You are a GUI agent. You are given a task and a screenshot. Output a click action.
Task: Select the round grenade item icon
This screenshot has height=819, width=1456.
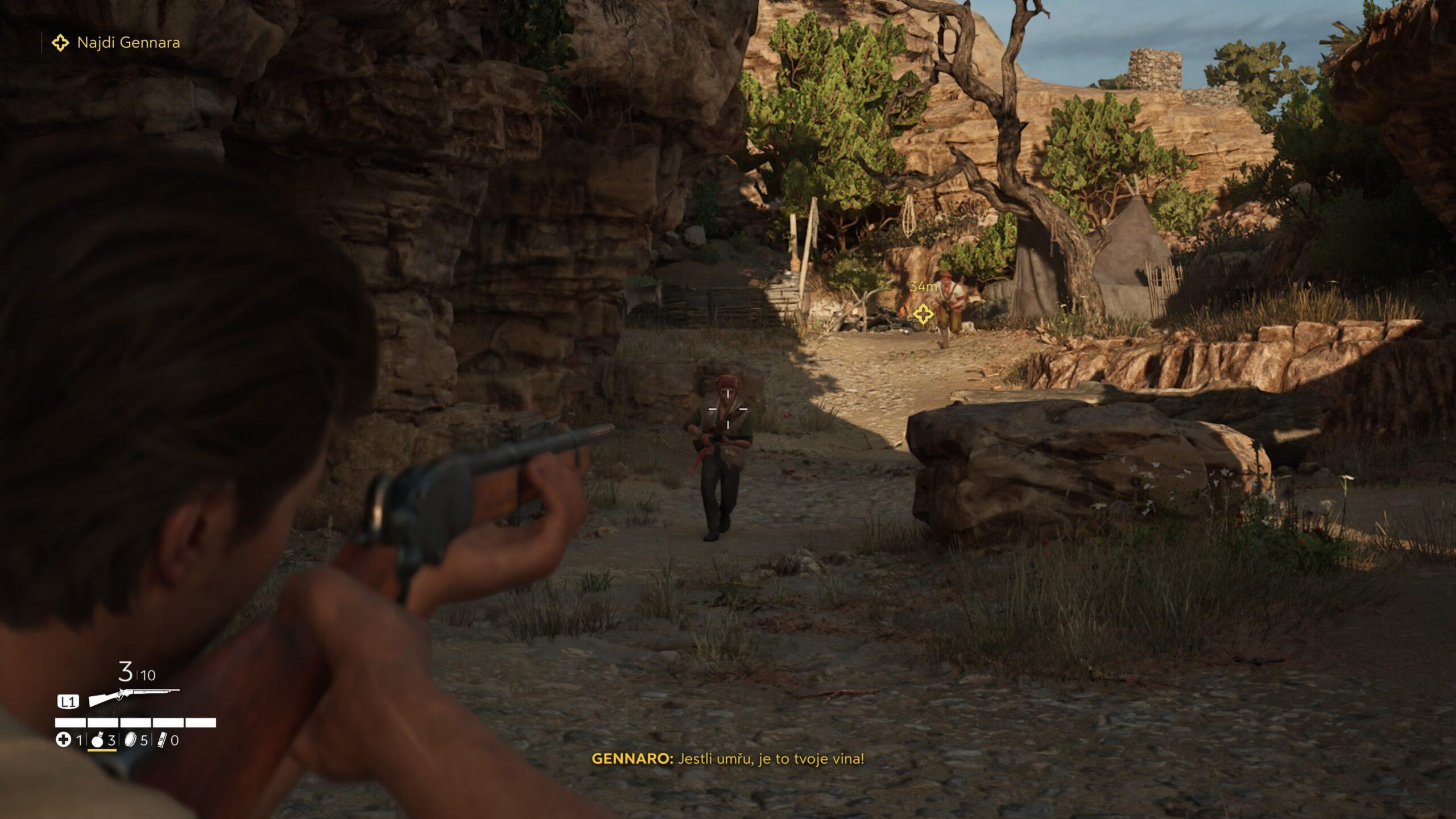click(x=97, y=740)
